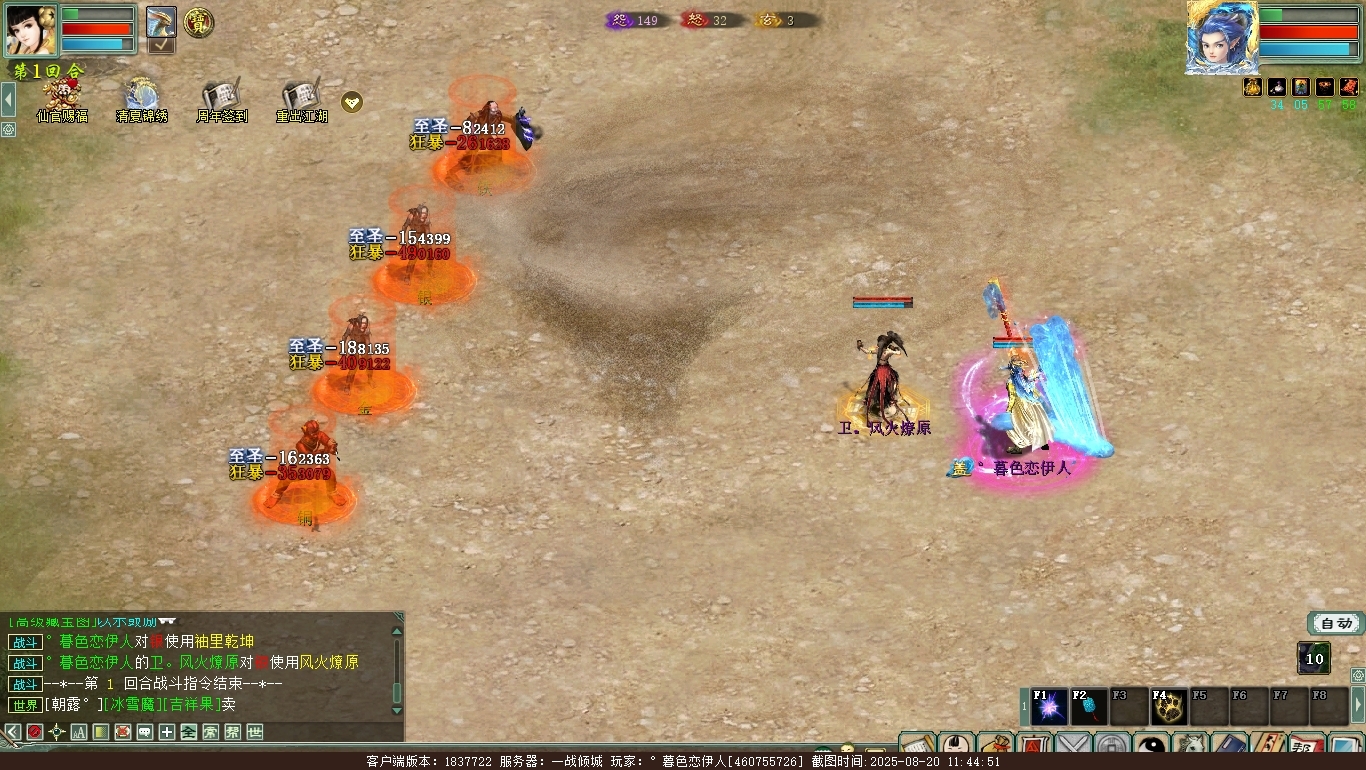Activate the F1 purple spark skill
This screenshot has width=1366, height=770.
tap(1050, 707)
